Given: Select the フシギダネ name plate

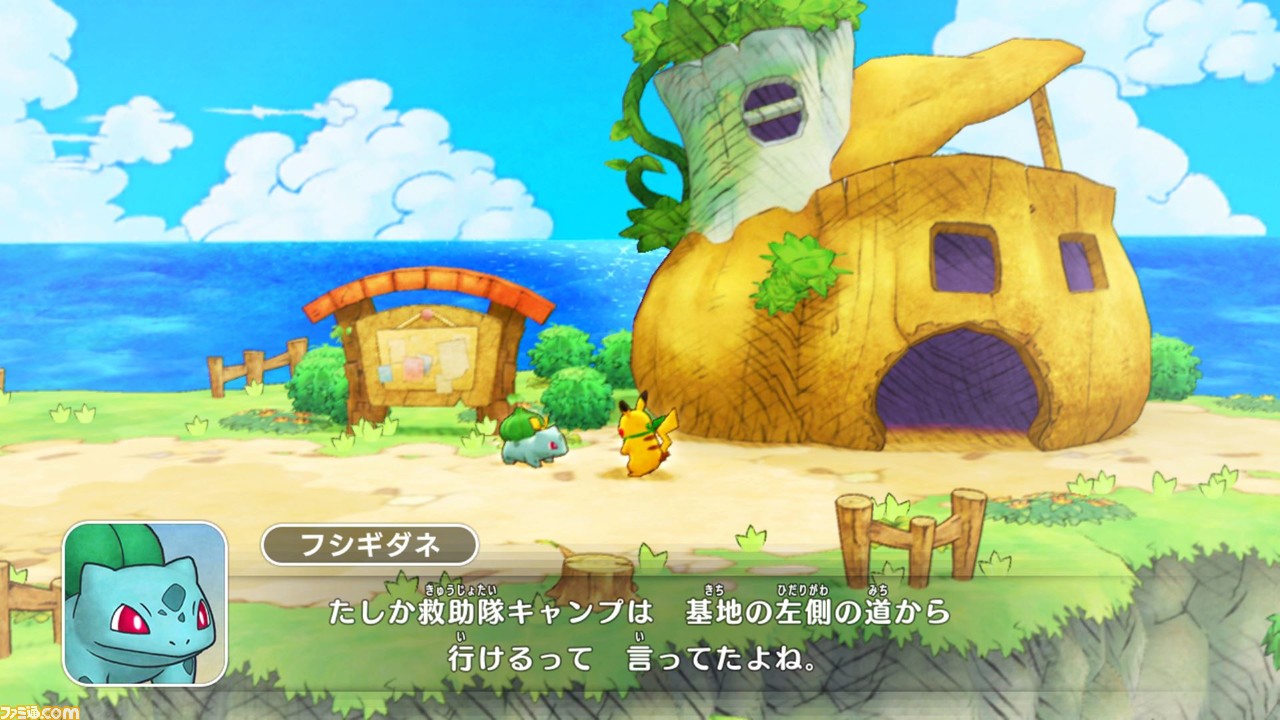Looking at the screenshot, I should point(370,545).
